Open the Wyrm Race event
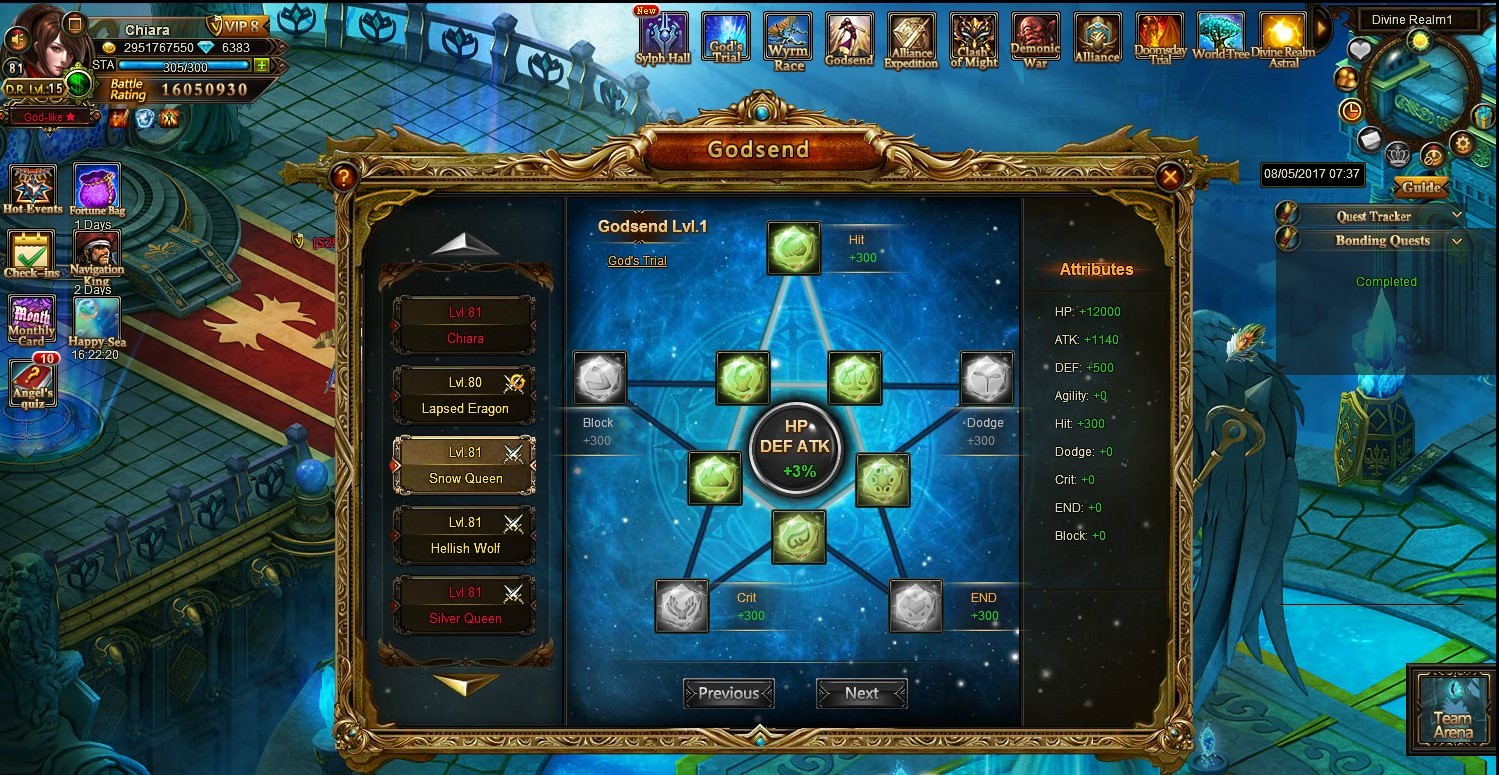1499x775 pixels. 788,40
